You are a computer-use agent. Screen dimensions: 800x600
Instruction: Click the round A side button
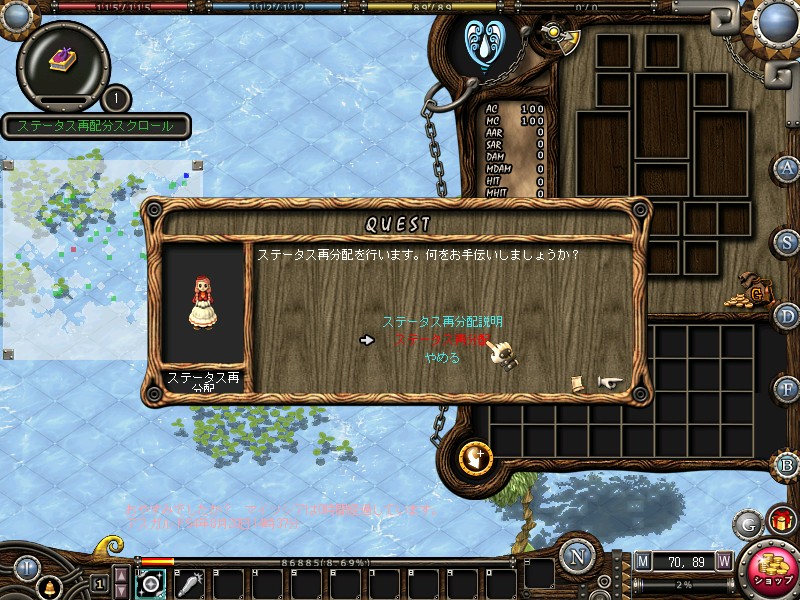tap(788, 168)
